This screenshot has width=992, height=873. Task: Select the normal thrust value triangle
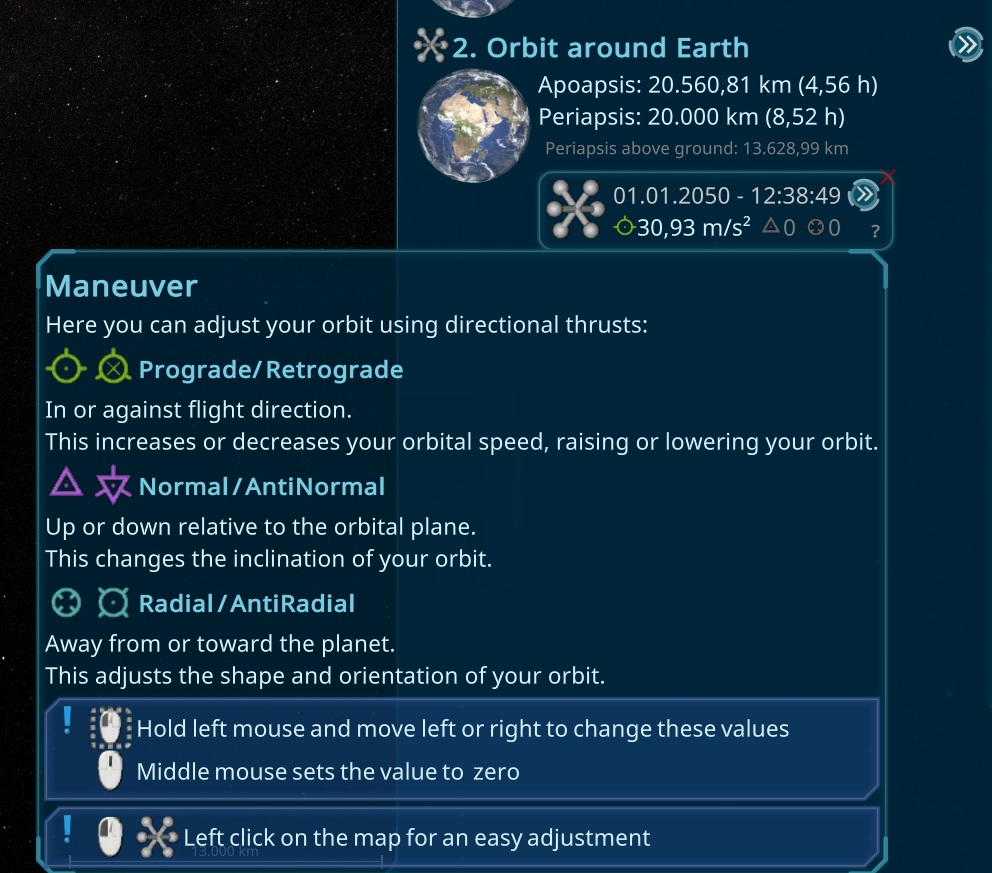point(778,228)
